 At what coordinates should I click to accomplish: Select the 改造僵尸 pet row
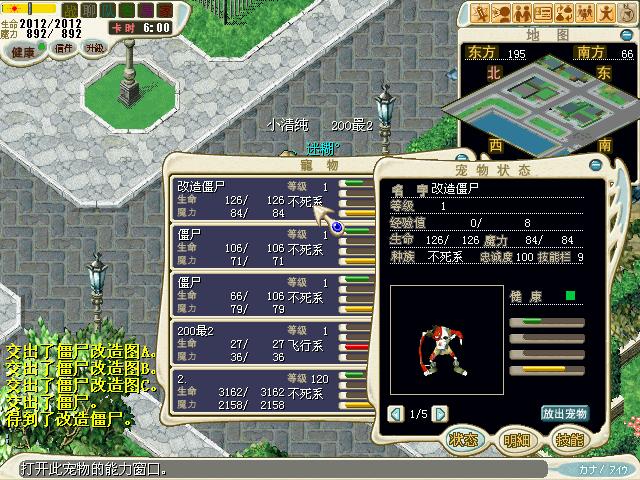256,198
